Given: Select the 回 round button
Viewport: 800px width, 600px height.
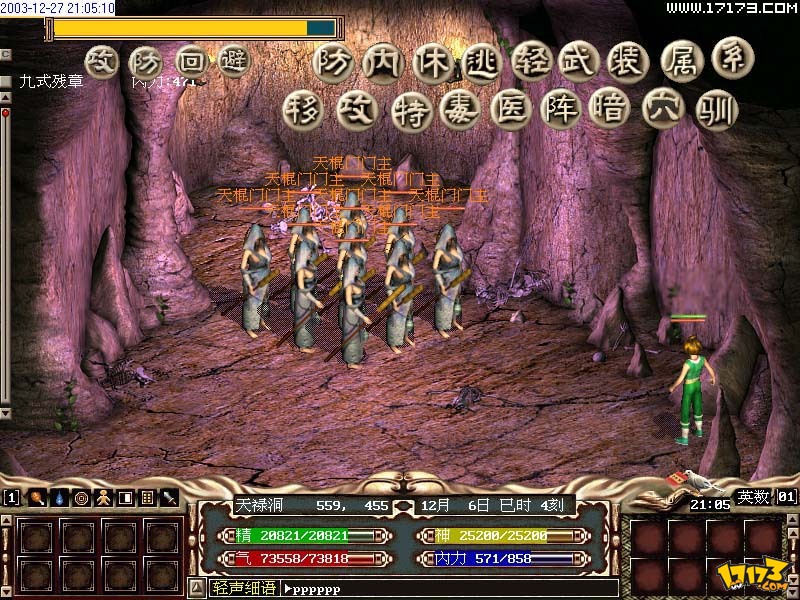Looking at the screenshot, I should point(195,62).
